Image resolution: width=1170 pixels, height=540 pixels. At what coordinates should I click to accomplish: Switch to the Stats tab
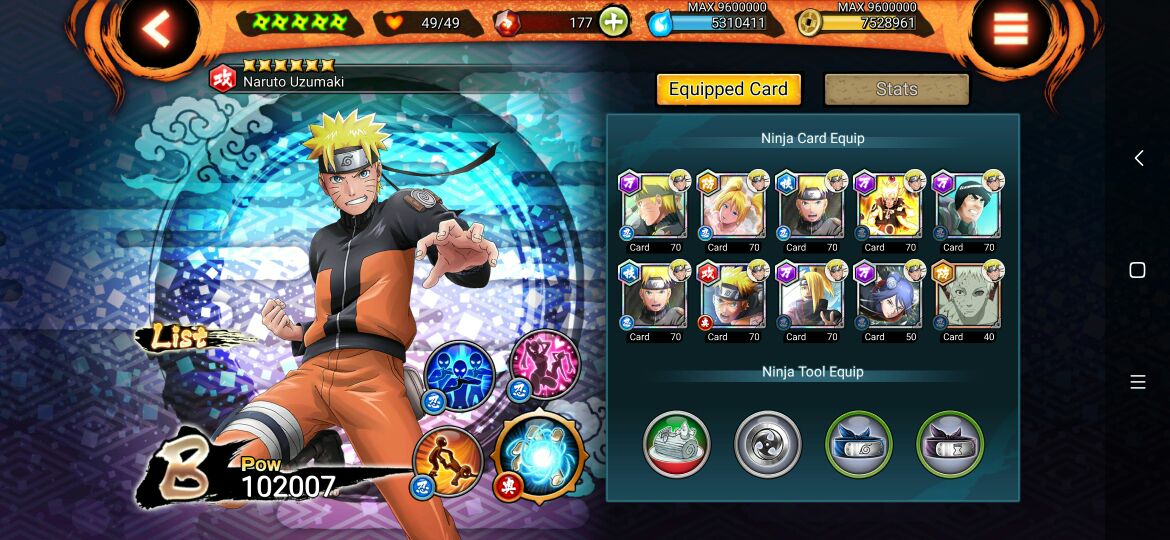[x=896, y=89]
